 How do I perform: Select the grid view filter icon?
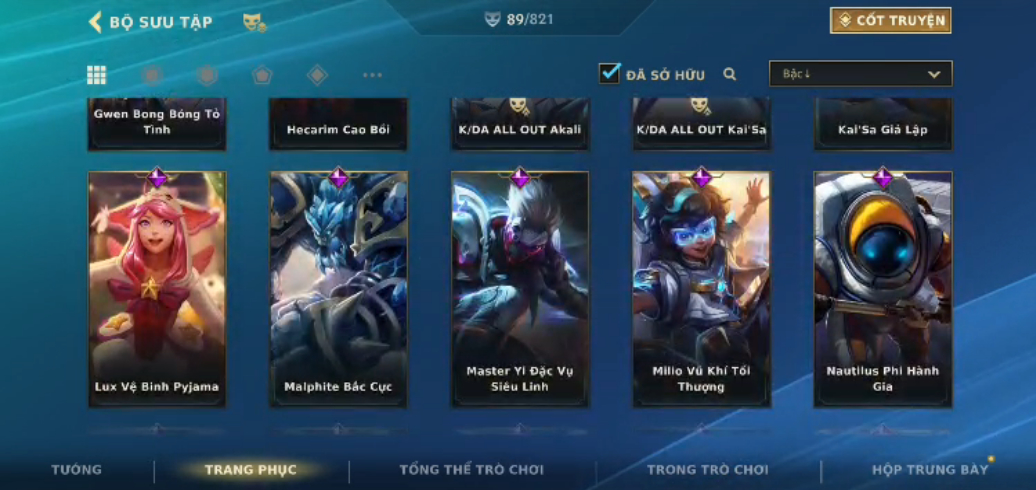pos(97,75)
